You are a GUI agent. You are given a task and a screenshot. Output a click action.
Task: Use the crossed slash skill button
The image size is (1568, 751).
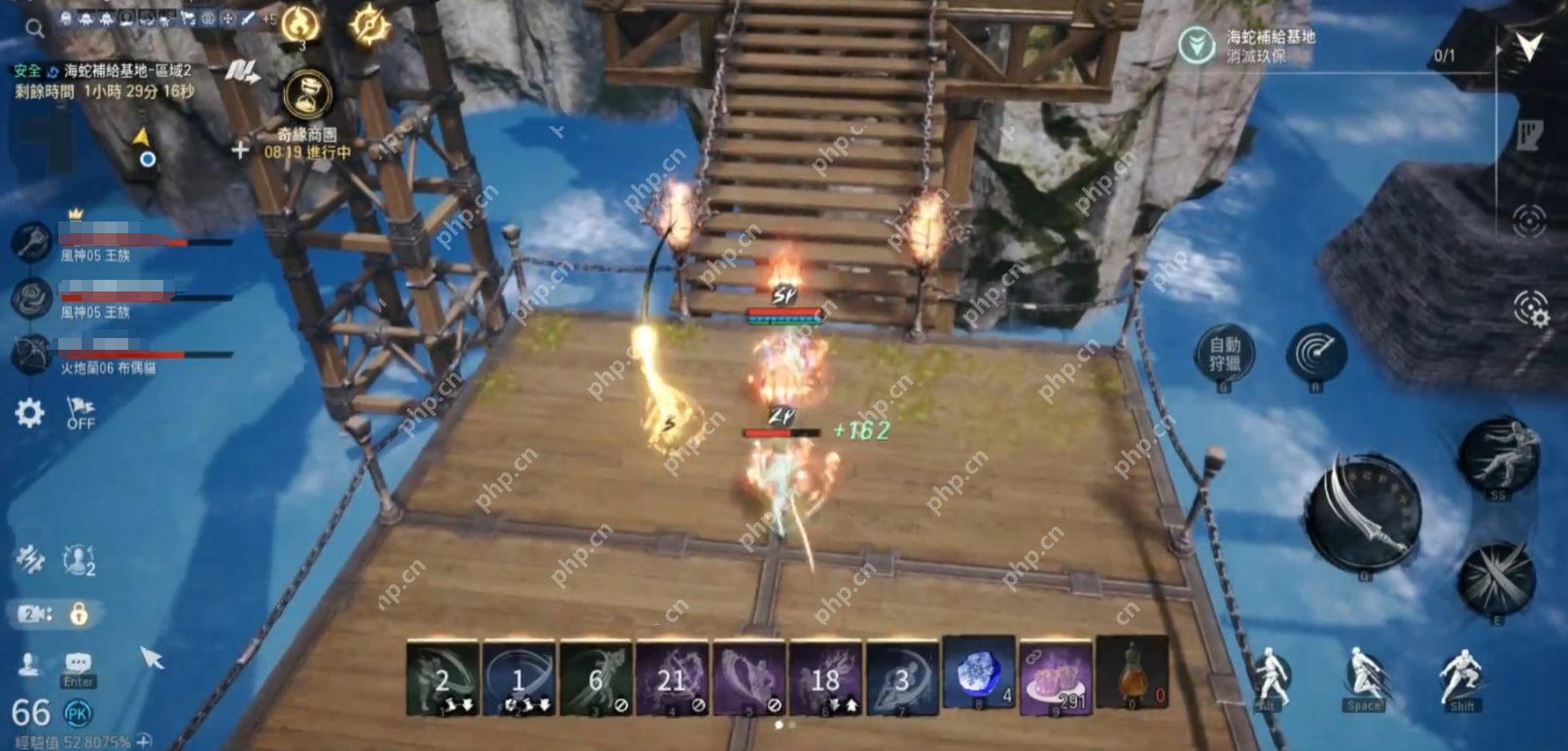pyautogui.click(x=1496, y=579)
